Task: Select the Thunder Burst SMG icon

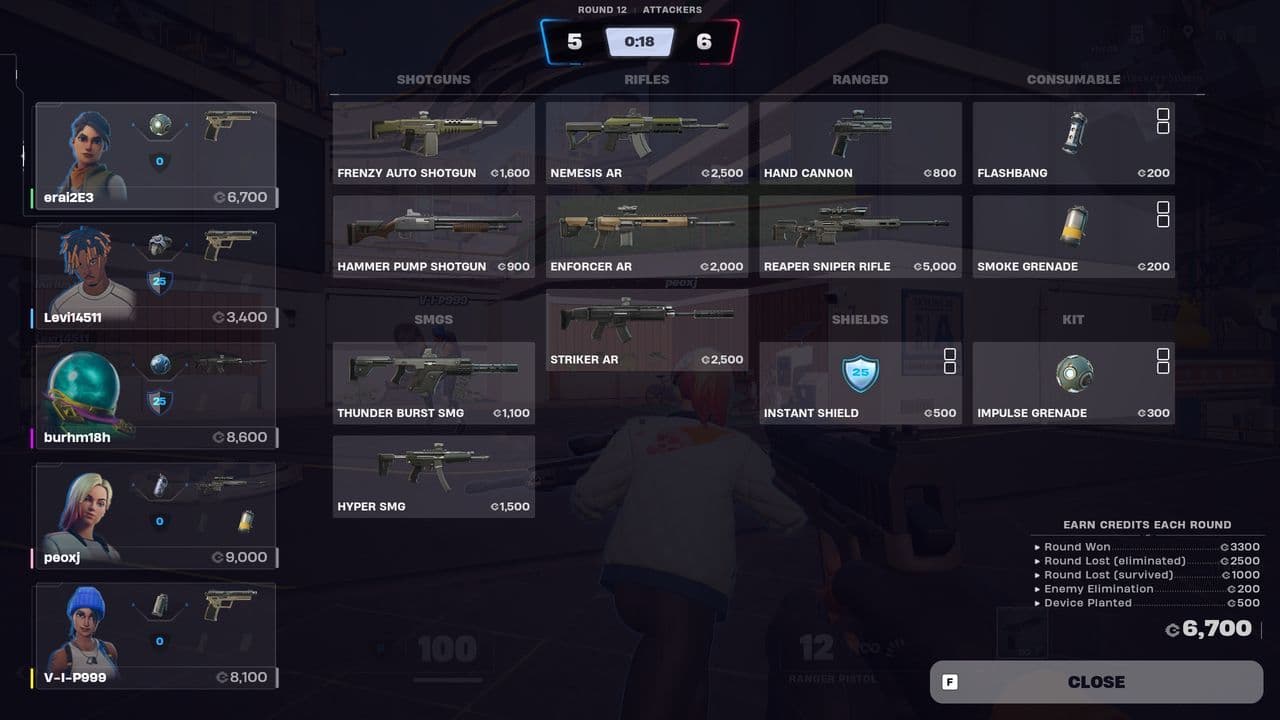Action: point(433,375)
